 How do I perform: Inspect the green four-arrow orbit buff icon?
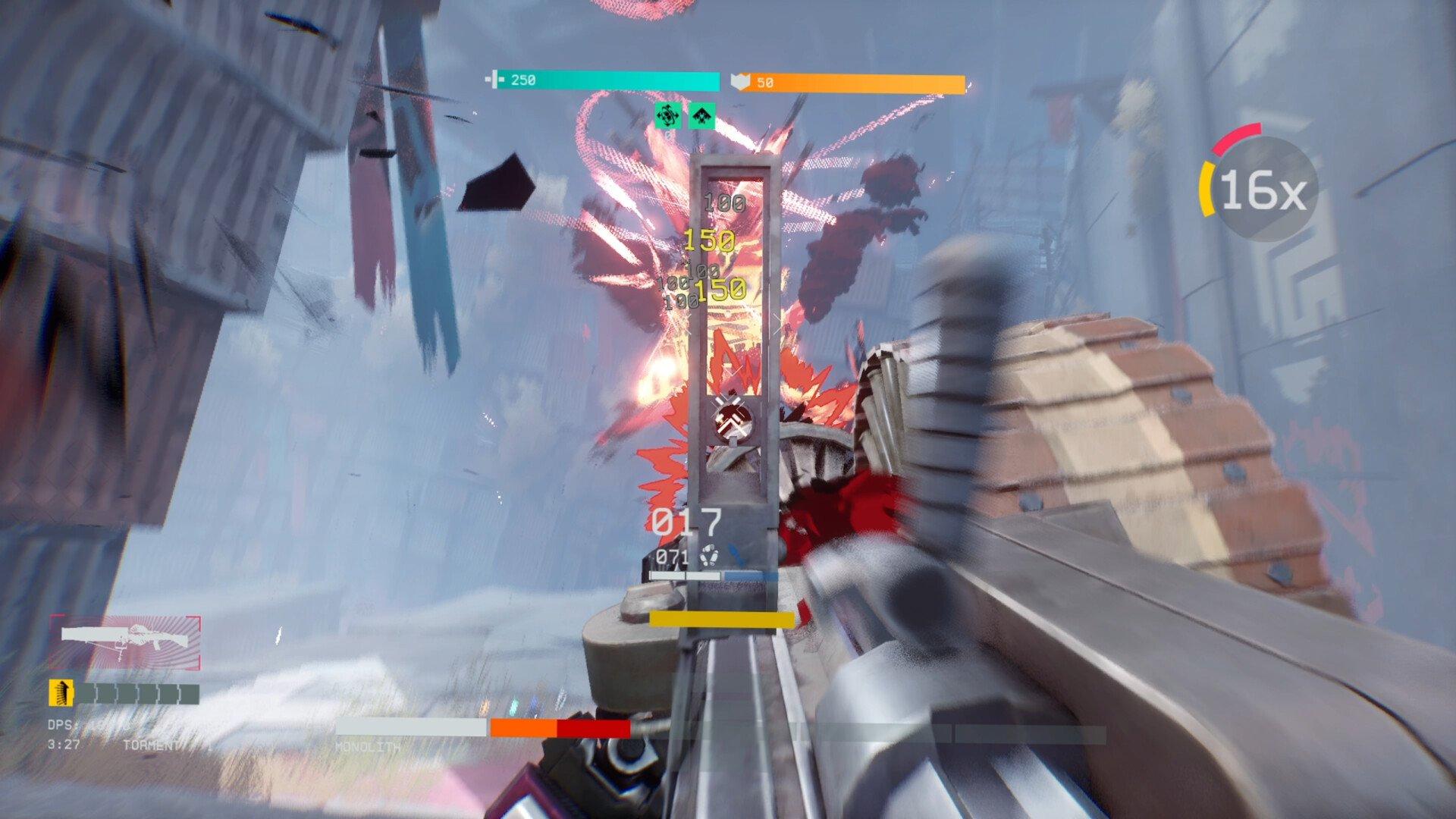[667, 116]
